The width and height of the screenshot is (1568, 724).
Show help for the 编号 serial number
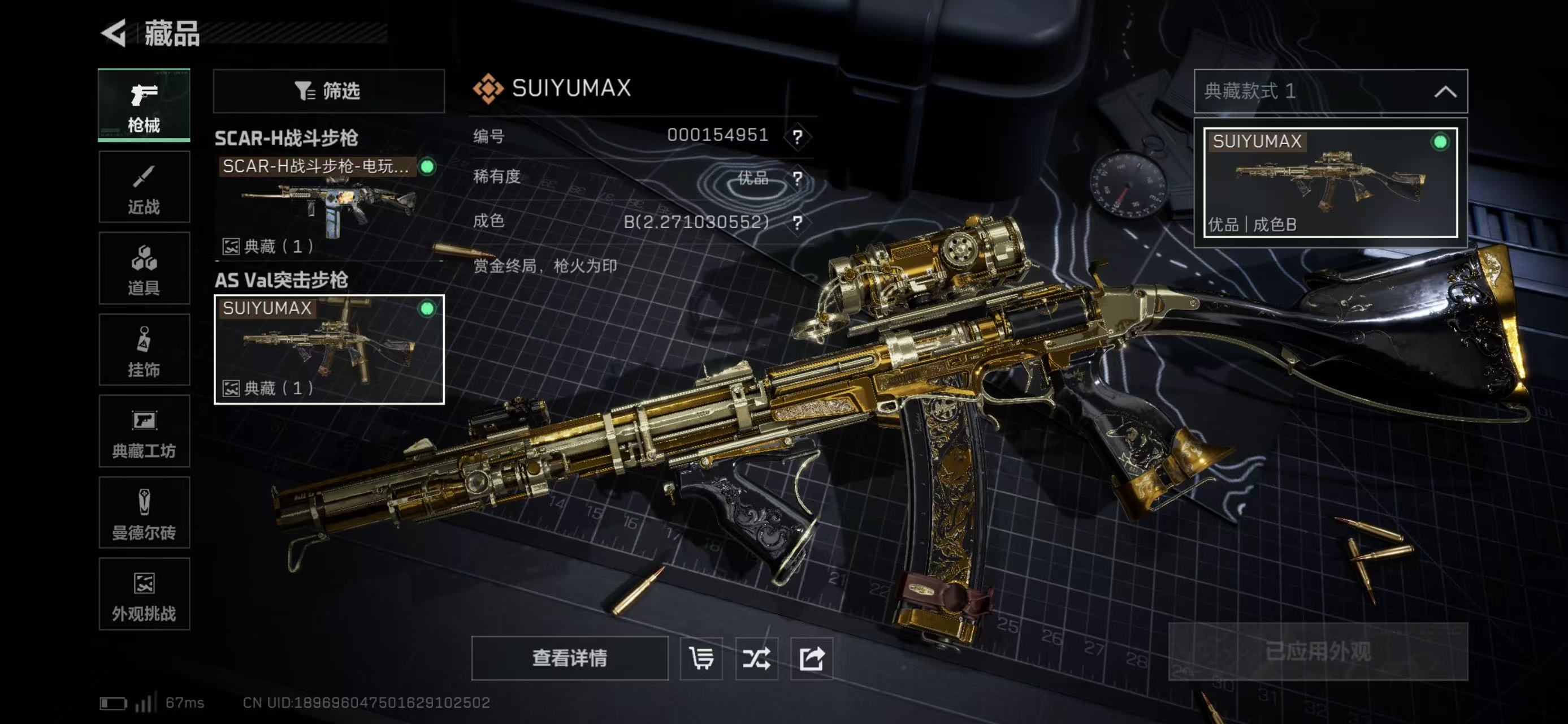[798, 136]
